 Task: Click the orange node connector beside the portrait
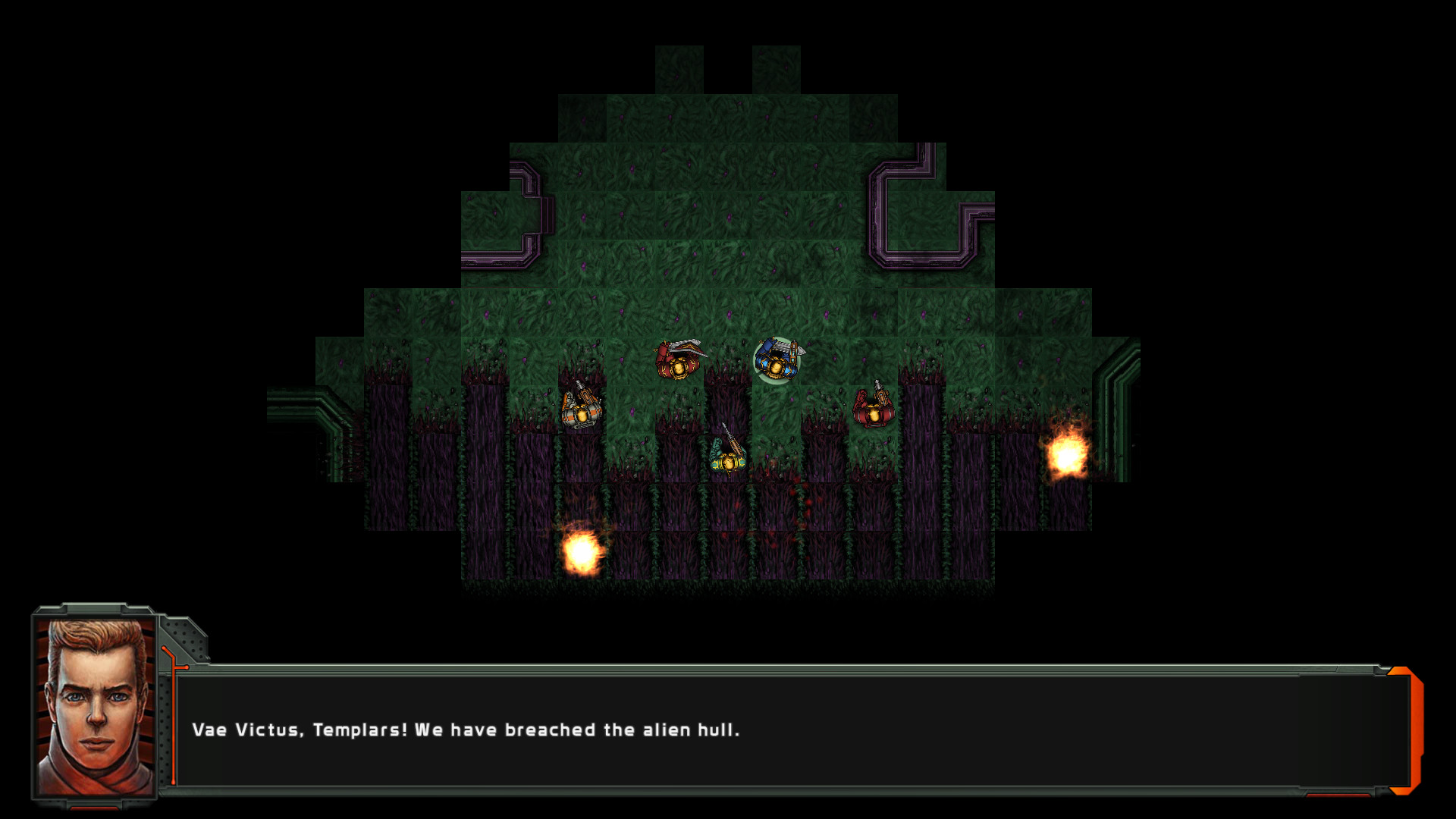click(x=187, y=668)
